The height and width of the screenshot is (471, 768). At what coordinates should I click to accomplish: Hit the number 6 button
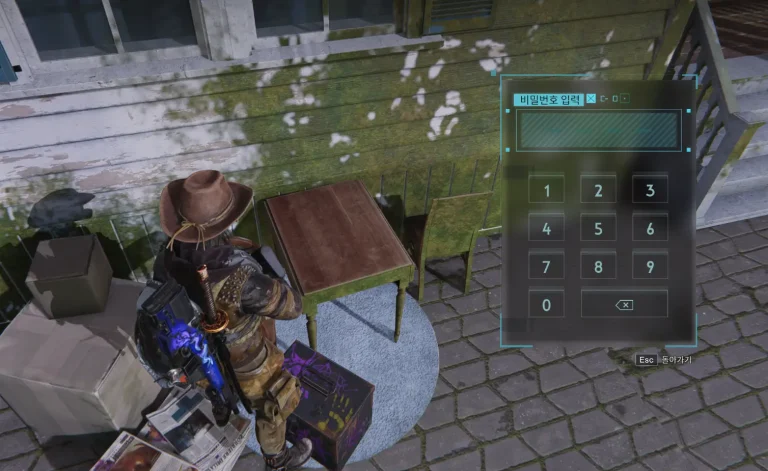[650, 228]
